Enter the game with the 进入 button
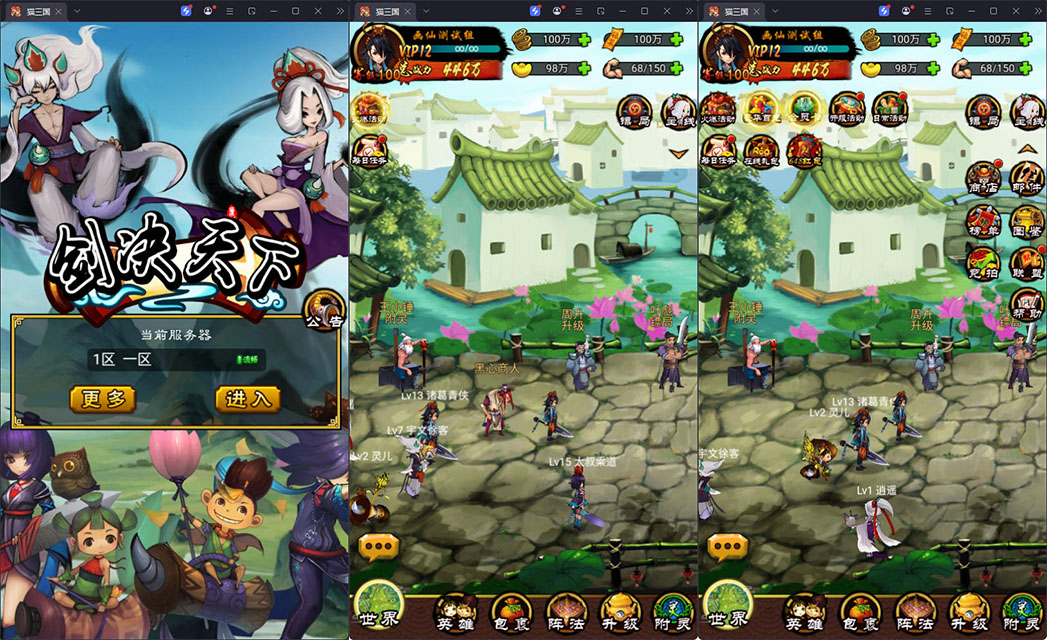This screenshot has width=1047, height=640. pyautogui.click(x=247, y=399)
